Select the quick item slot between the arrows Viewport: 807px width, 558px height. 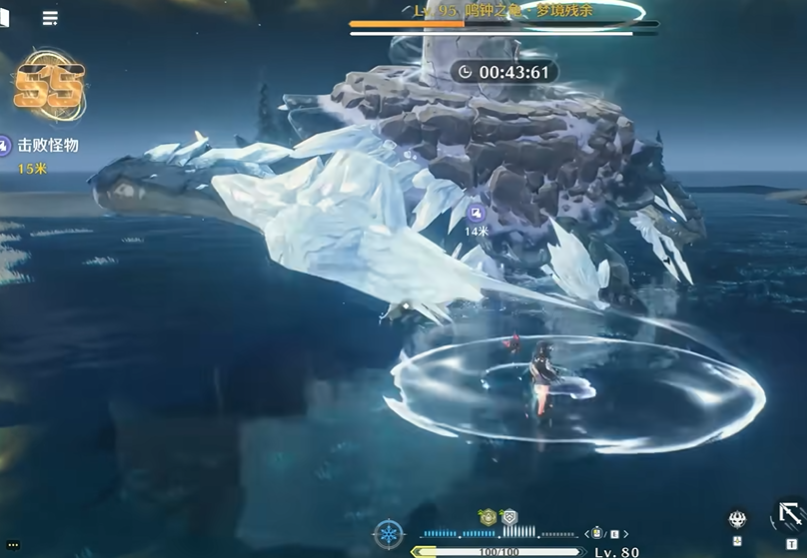tap(597, 533)
